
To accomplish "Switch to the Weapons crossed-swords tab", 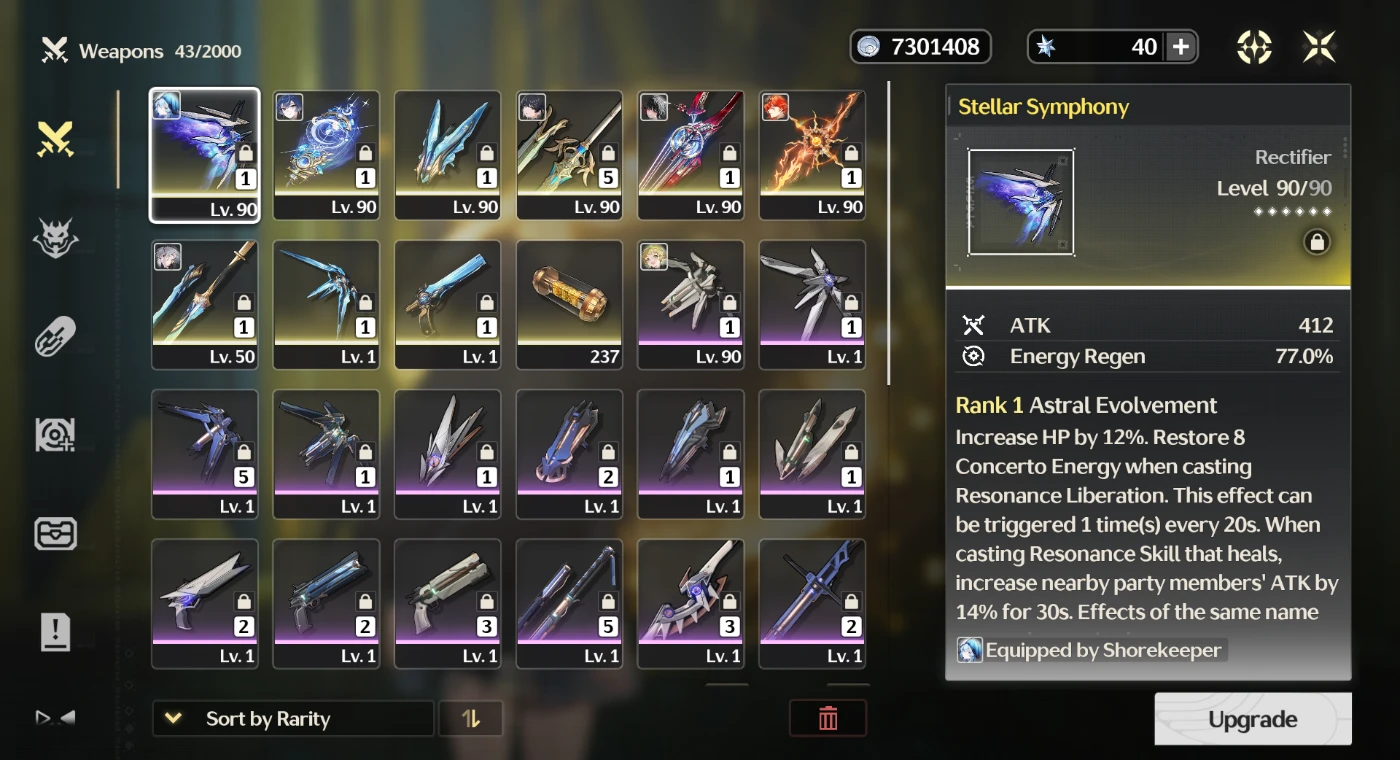I will tap(55, 140).
